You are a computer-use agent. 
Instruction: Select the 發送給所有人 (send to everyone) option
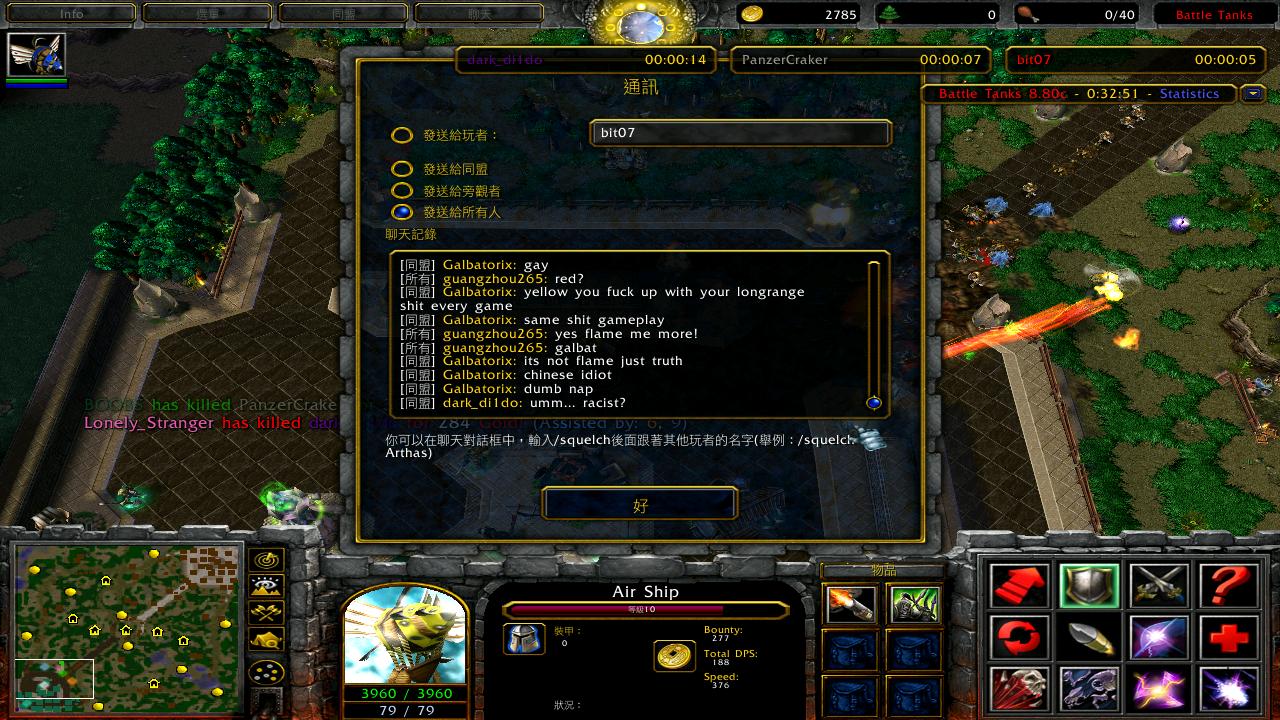tap(402, 212)
